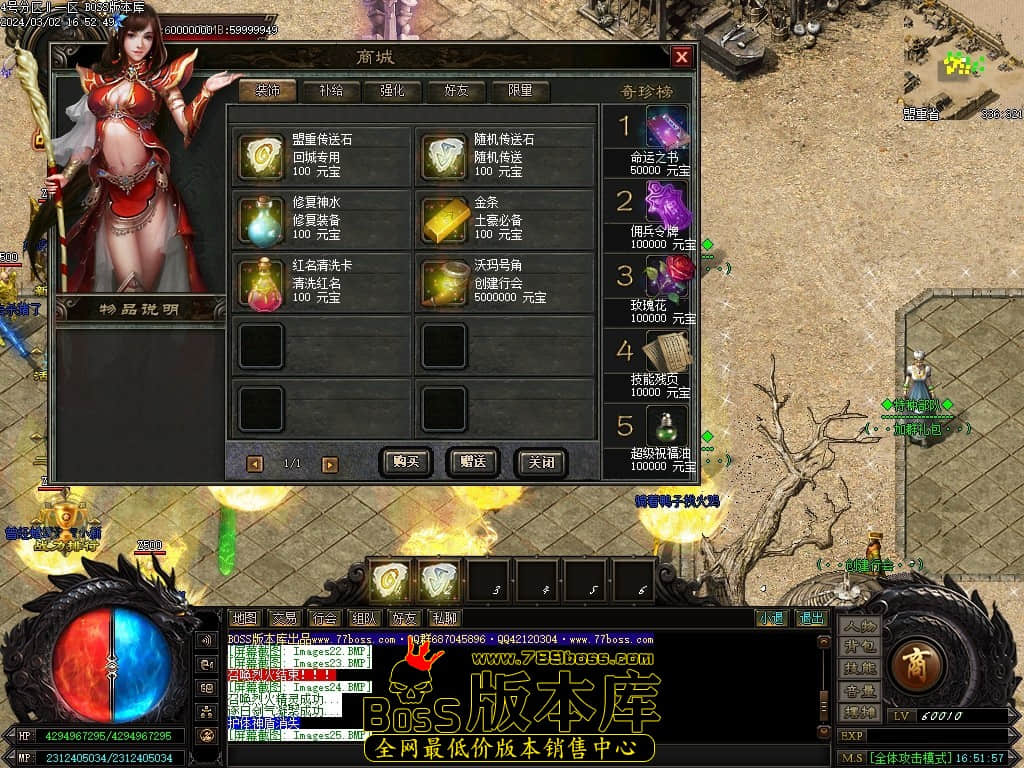Switch to the 补给 supplies tab
This screenshot has width=1024, height=768.
point(329,91)
